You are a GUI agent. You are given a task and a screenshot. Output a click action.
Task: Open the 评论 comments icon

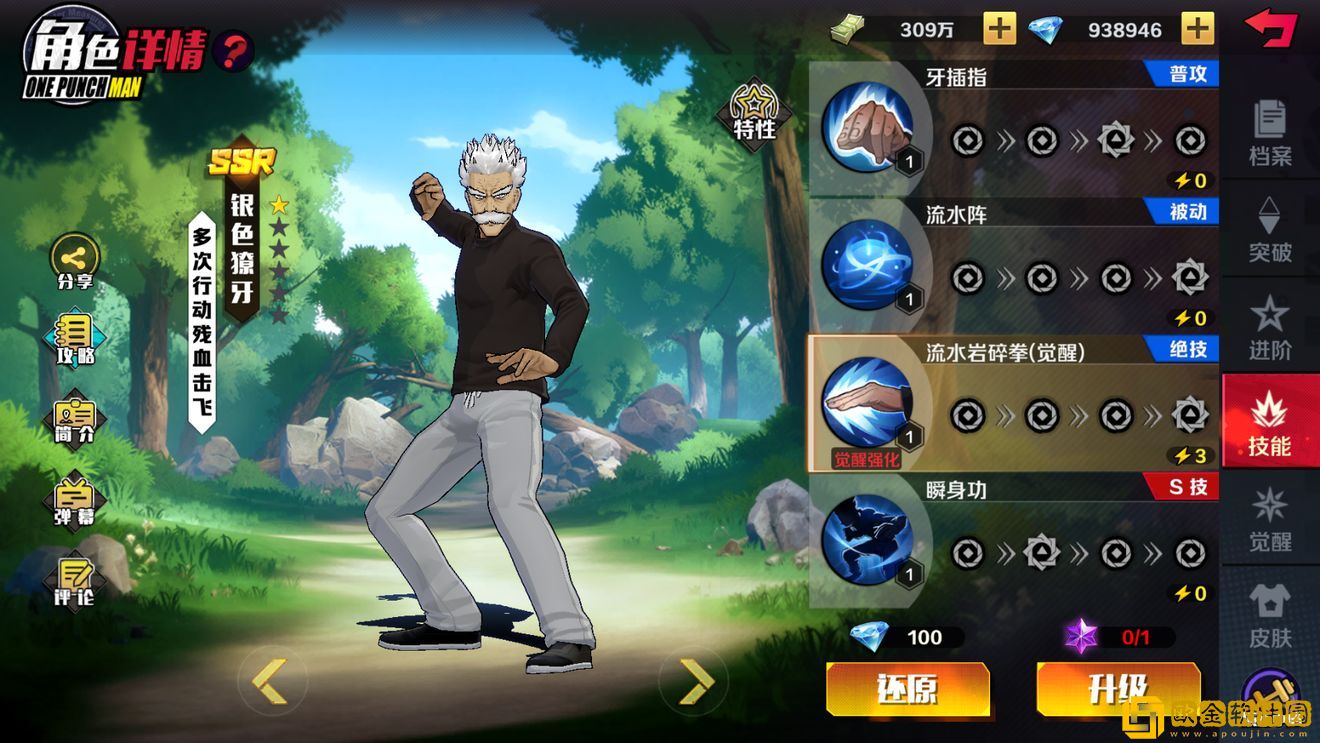pos(74,580)
